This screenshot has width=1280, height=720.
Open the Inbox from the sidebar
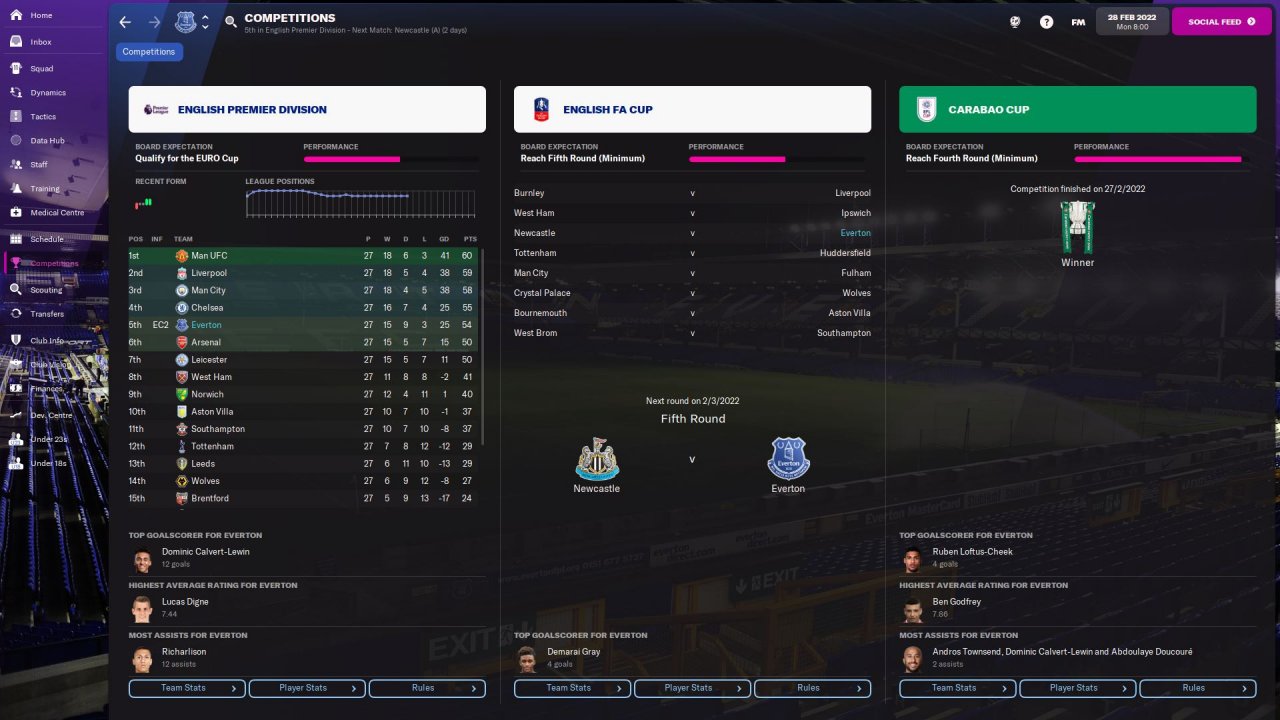[x=40, y=42]
